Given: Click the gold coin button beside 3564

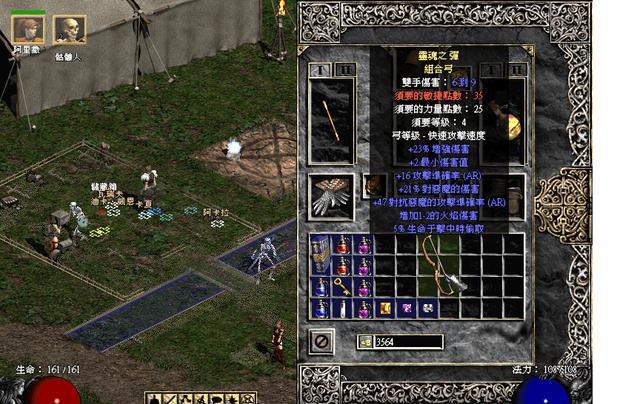Looking at the screenshot, I should [365, 342].
